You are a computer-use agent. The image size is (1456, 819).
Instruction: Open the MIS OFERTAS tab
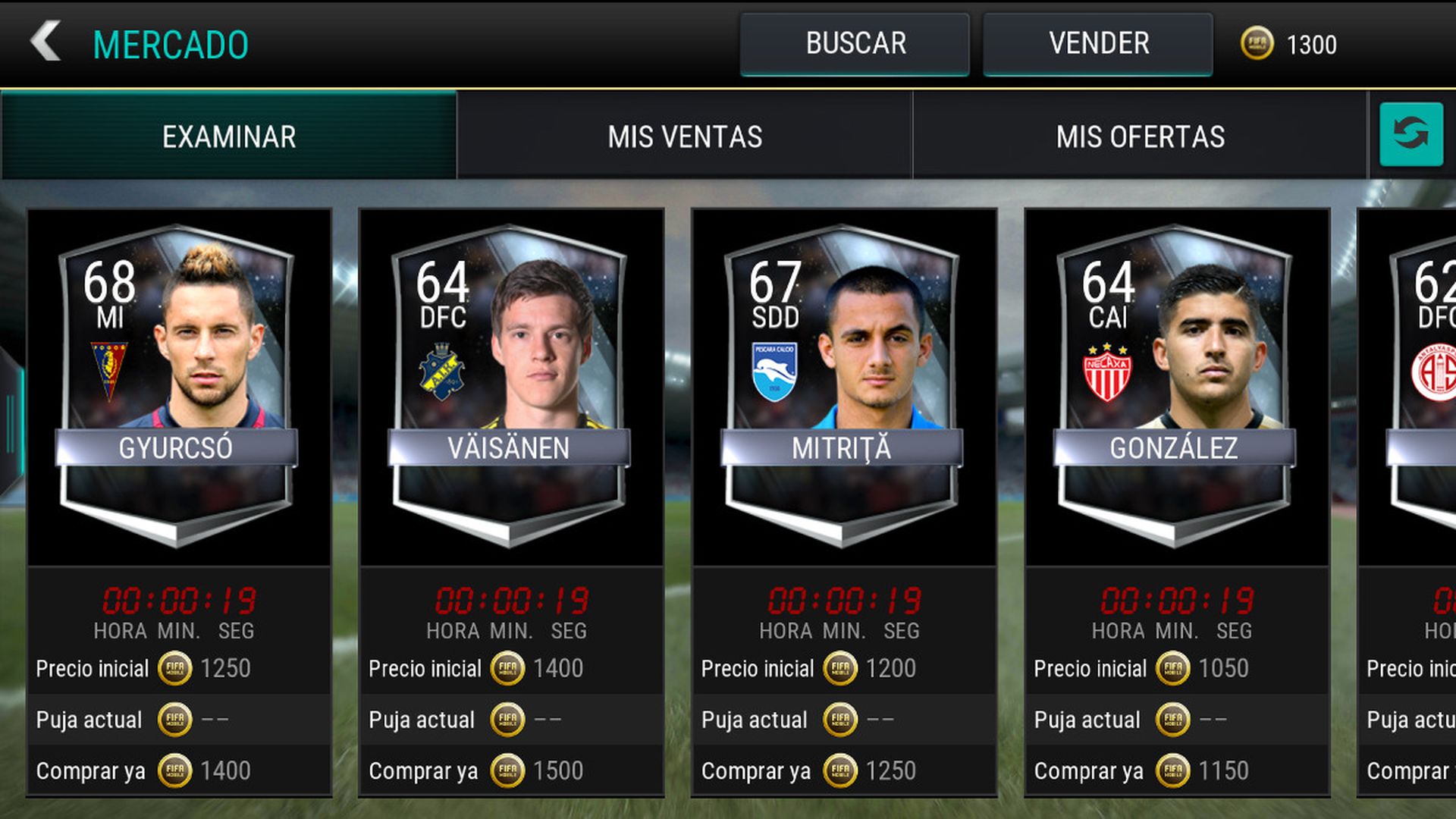click(1141, 136)
